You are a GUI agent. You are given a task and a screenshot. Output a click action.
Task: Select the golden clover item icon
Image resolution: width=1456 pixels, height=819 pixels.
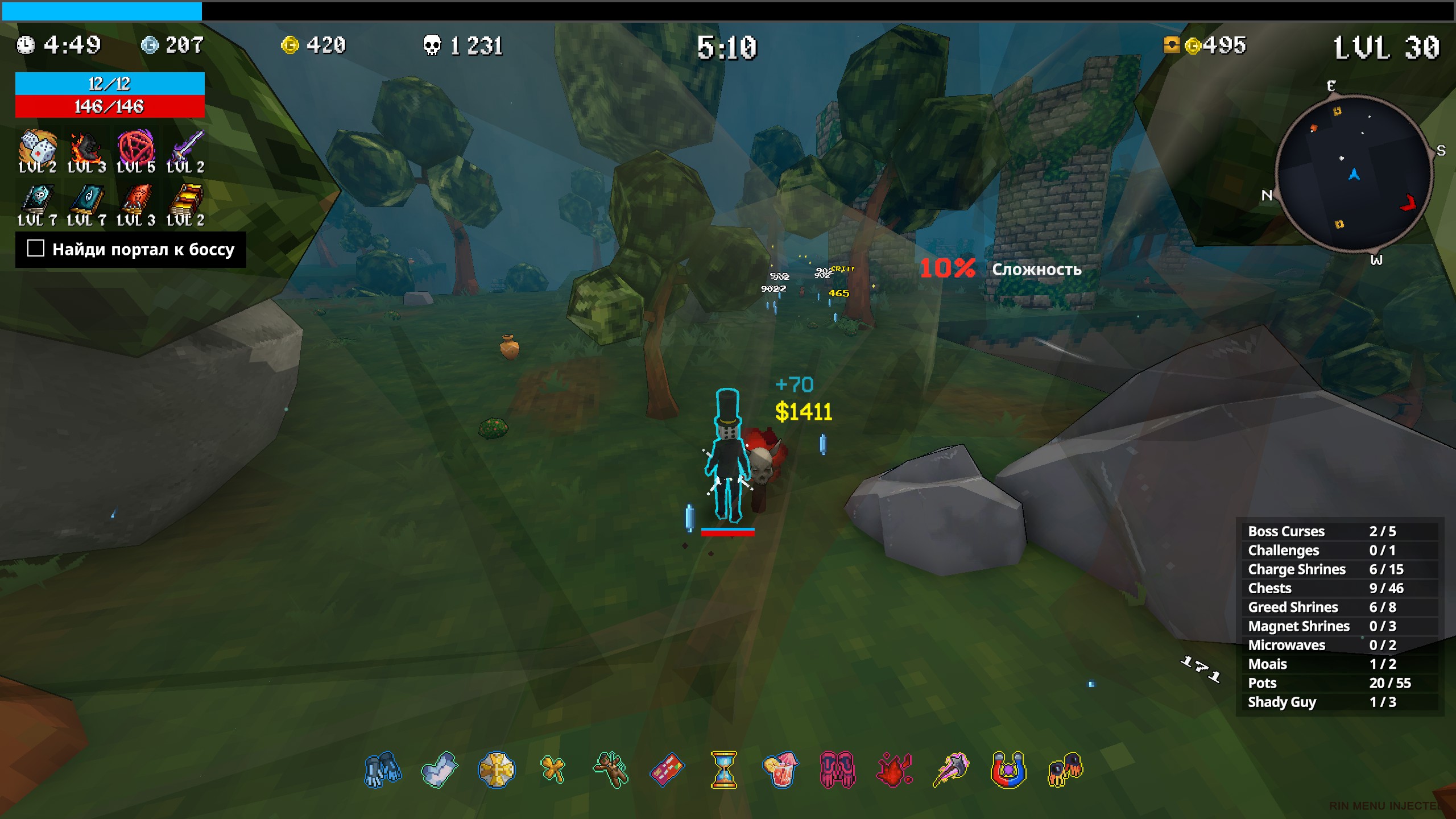[553, 770]
